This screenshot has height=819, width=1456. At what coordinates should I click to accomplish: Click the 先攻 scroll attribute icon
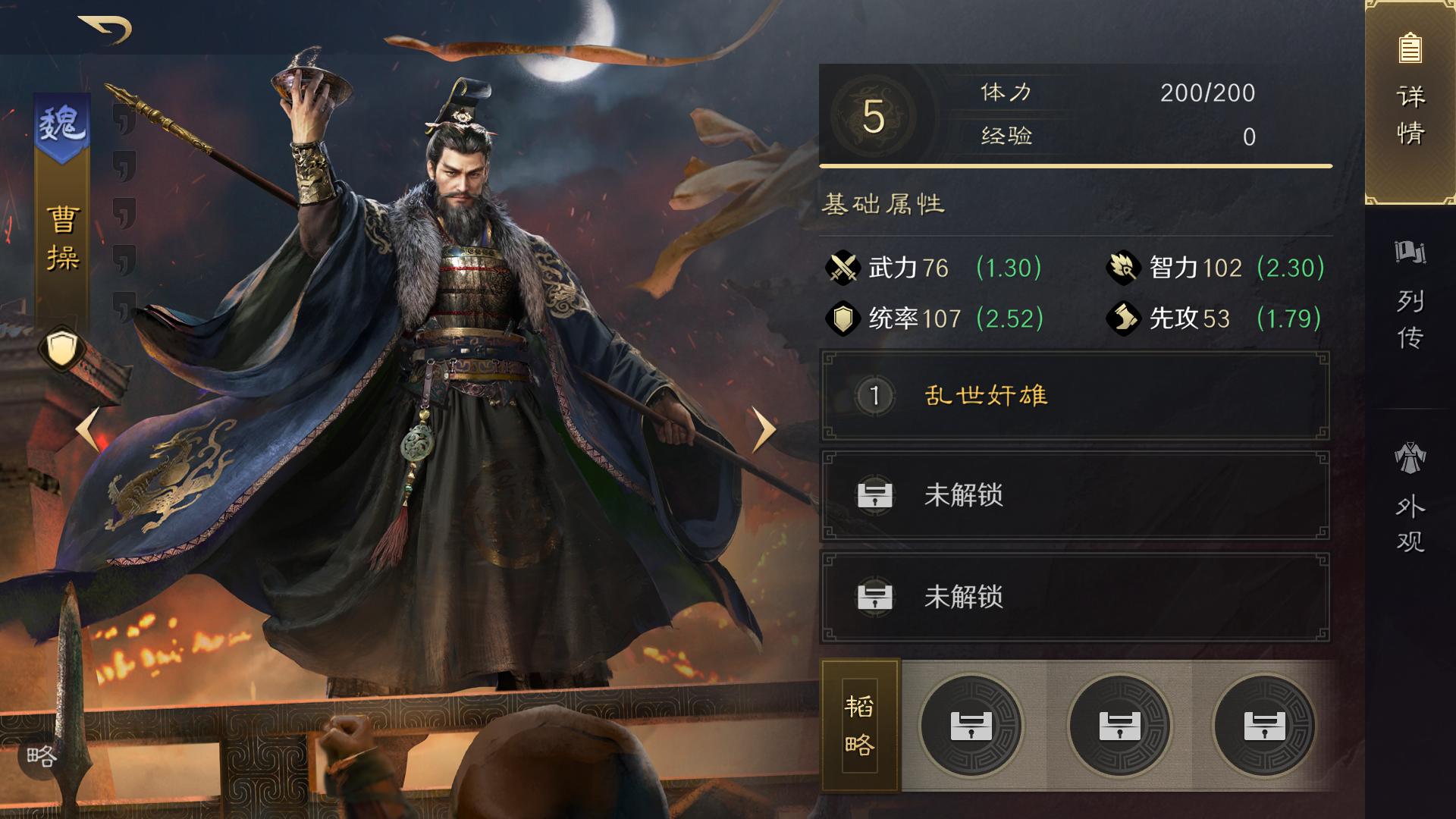(x=1123, y=319)
